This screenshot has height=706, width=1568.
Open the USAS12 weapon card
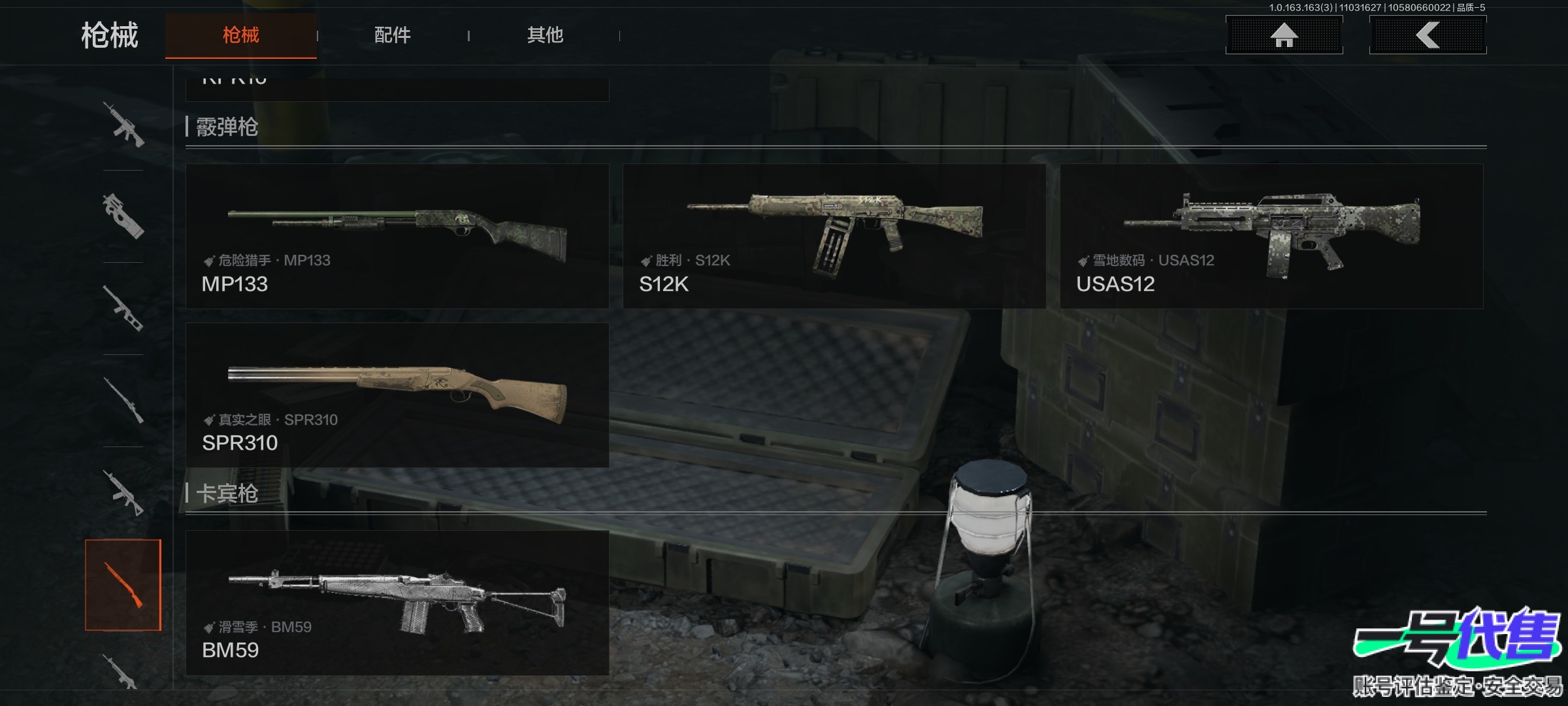tap(1271, 236)
